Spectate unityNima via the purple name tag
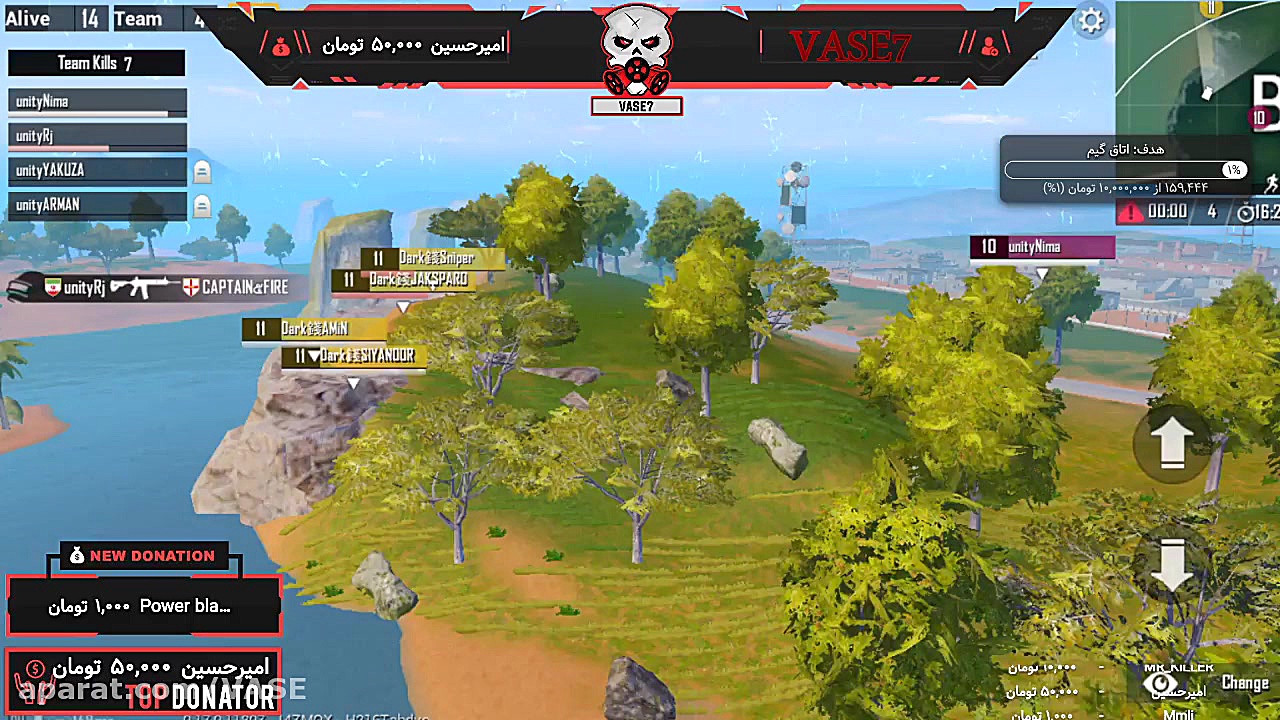This screenshot has height=720, width=1280. [1042, 247]
